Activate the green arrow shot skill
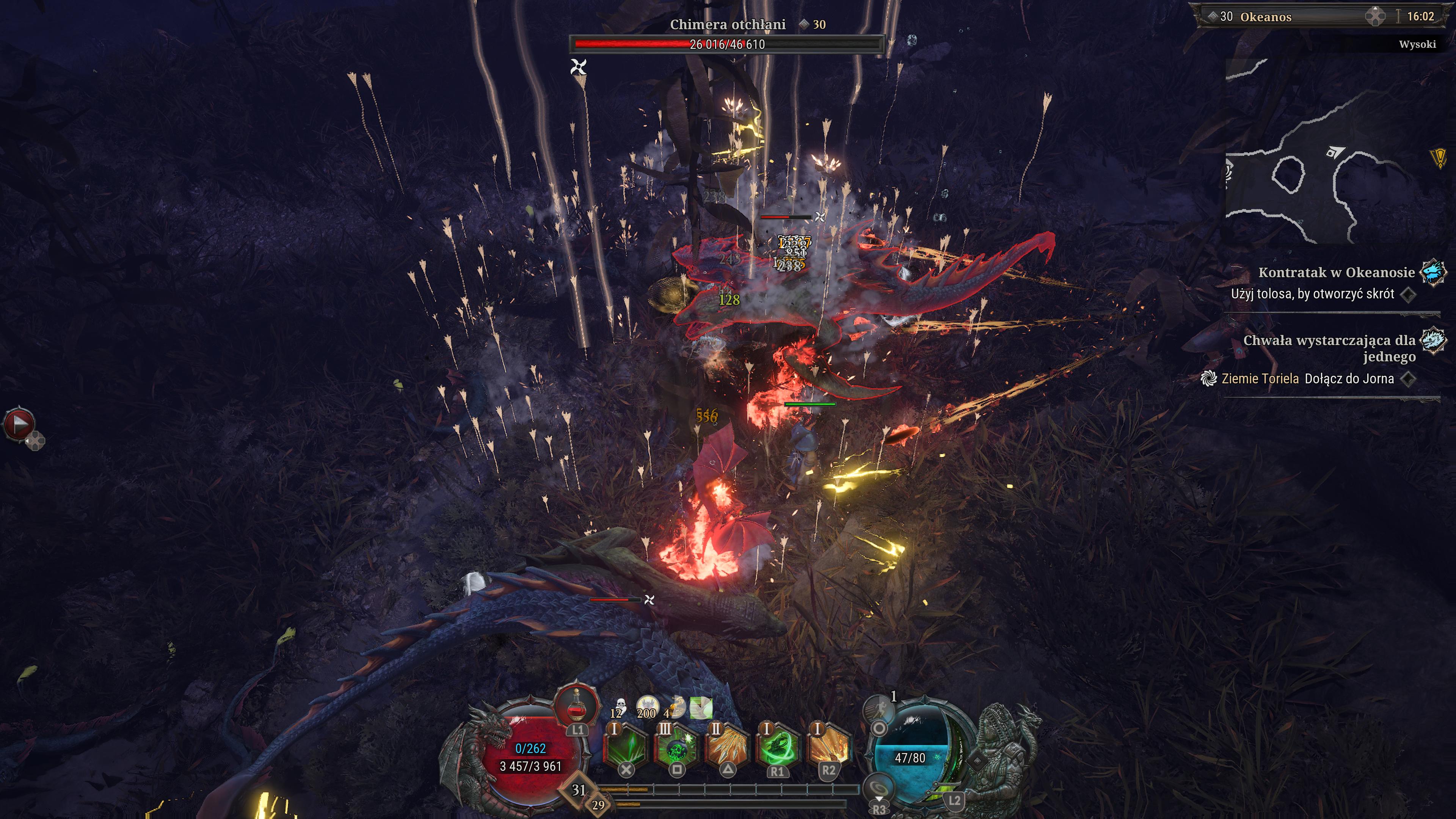The image size is (1456, 819). pyautogui.click(x=626, y=747)
